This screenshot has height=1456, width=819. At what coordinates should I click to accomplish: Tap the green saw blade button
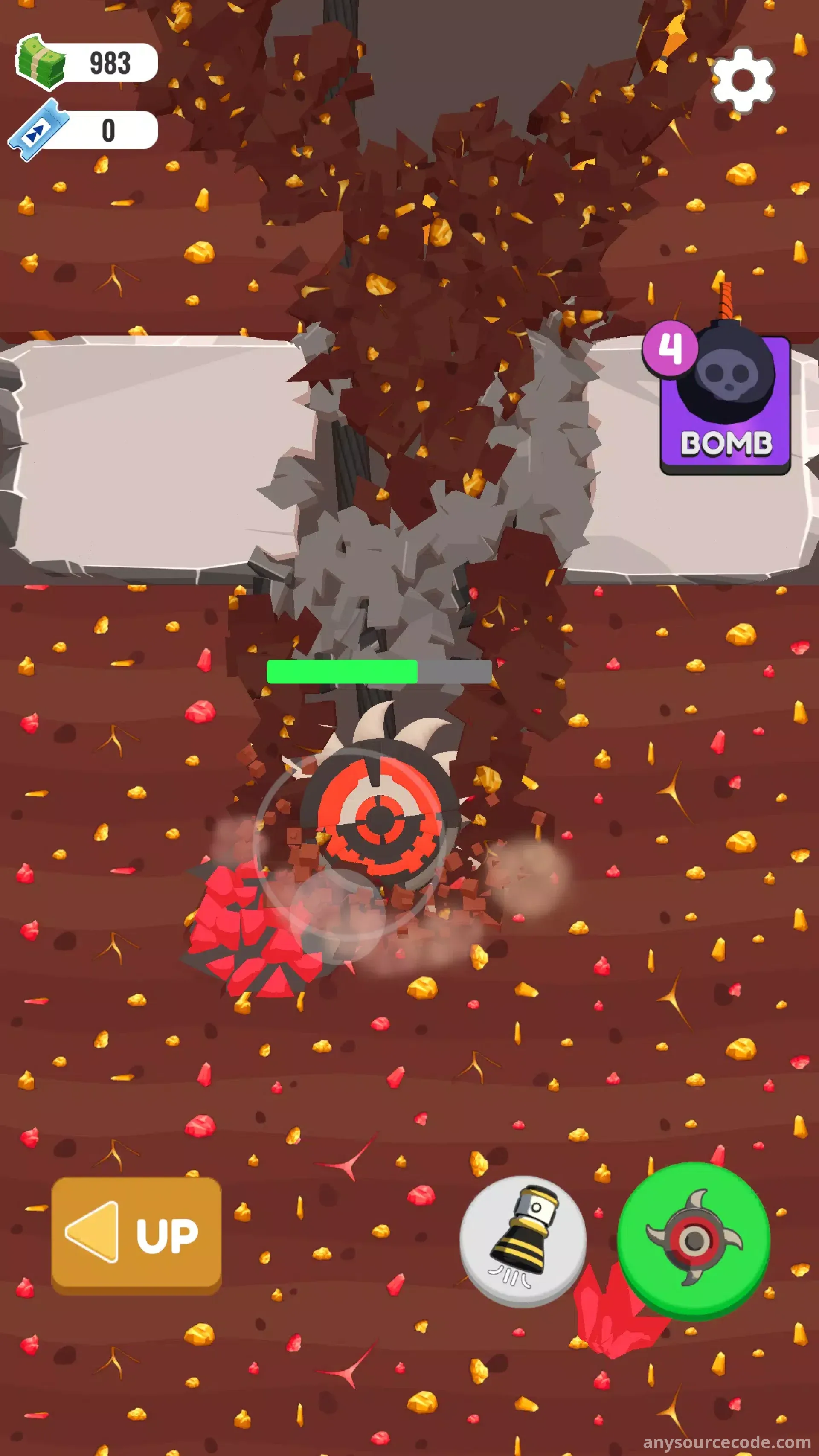click(x=693, y=1241)
